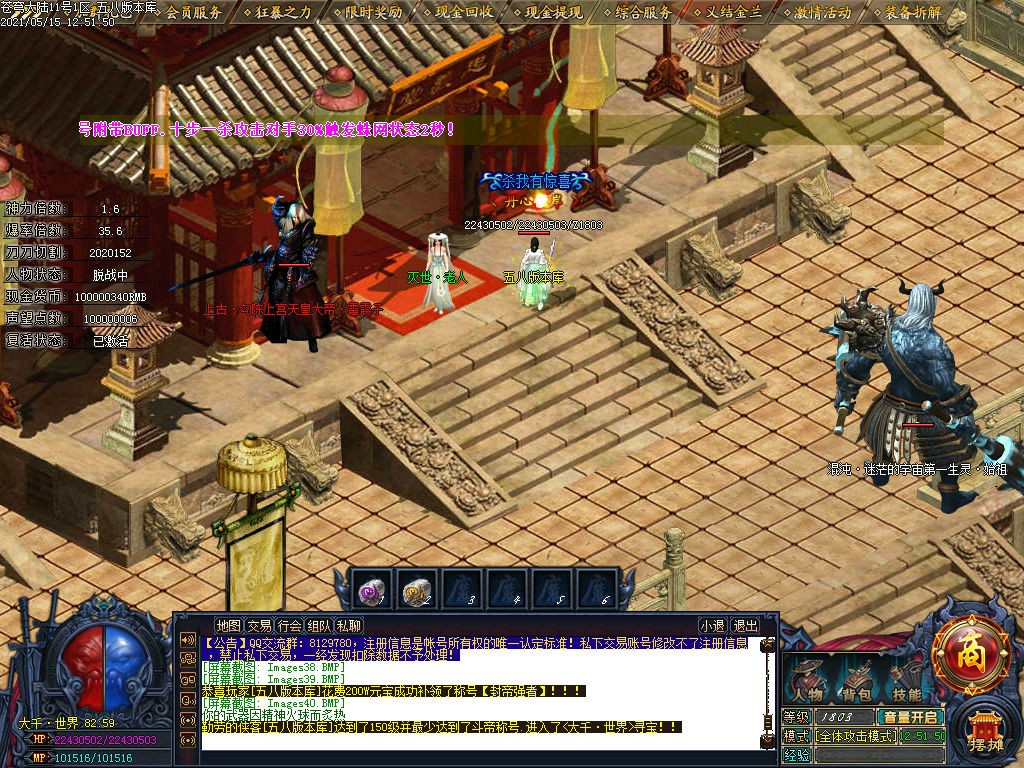Switch to 私聊 private chat

pos(349,625)
